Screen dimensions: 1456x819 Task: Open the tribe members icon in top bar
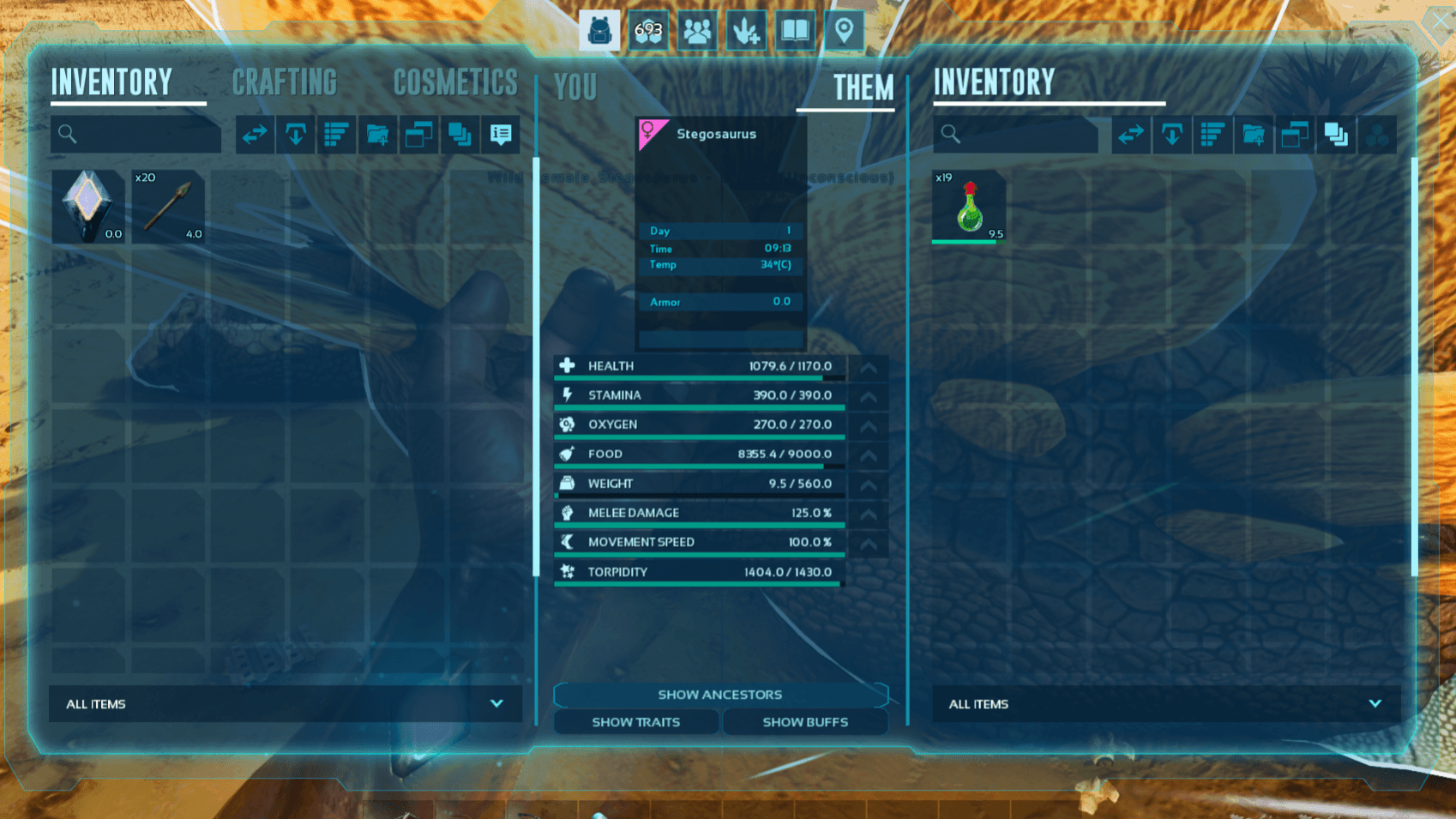(x=697, y=32)
